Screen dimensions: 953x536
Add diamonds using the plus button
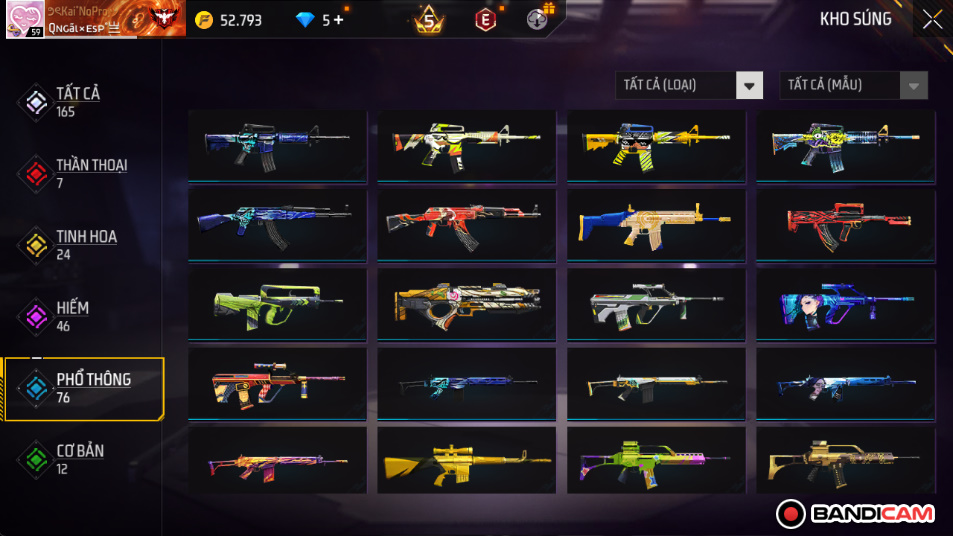[338, 19]
